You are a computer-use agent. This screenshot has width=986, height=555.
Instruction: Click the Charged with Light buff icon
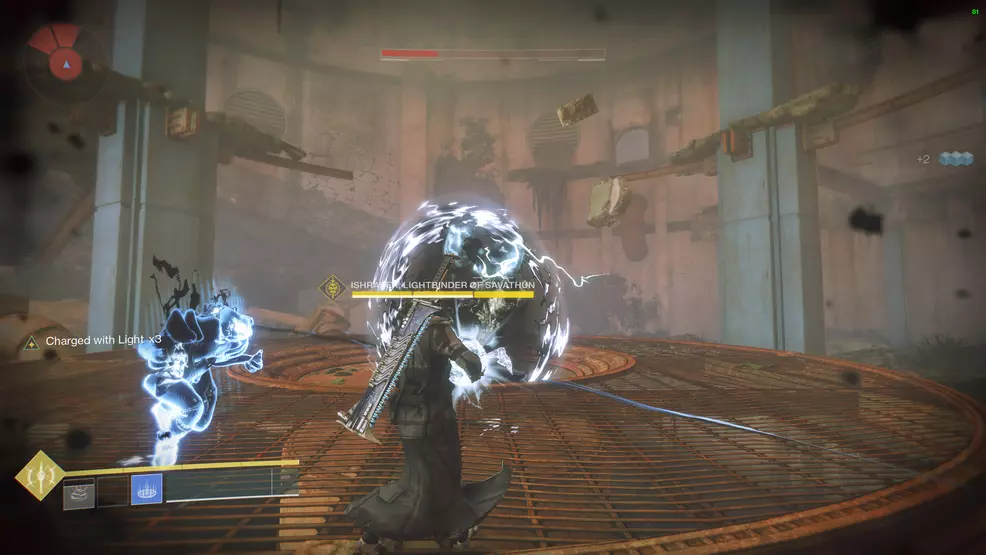tap(31, 342)
